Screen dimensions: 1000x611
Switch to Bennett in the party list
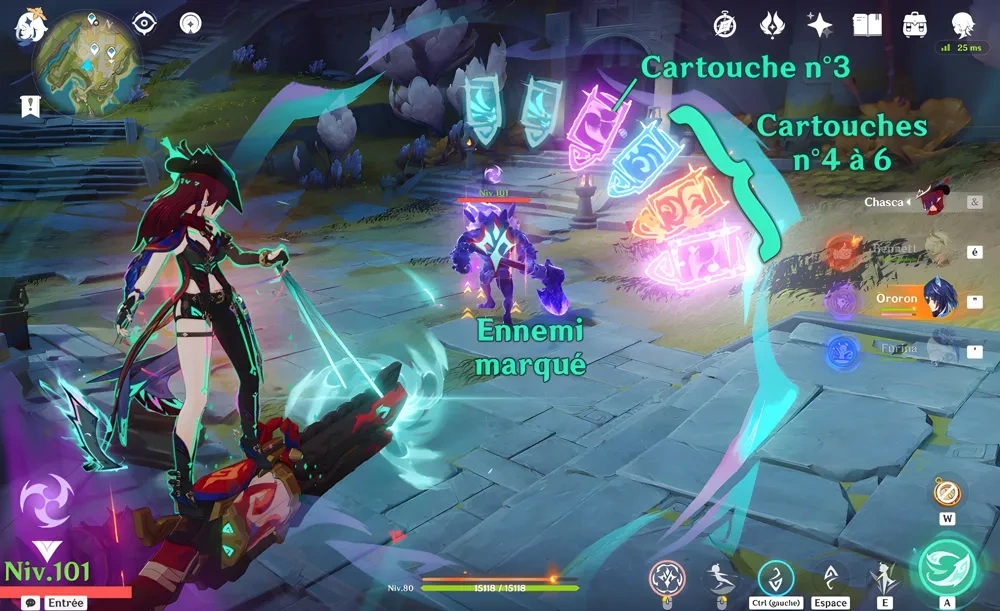tap(935, 251)
